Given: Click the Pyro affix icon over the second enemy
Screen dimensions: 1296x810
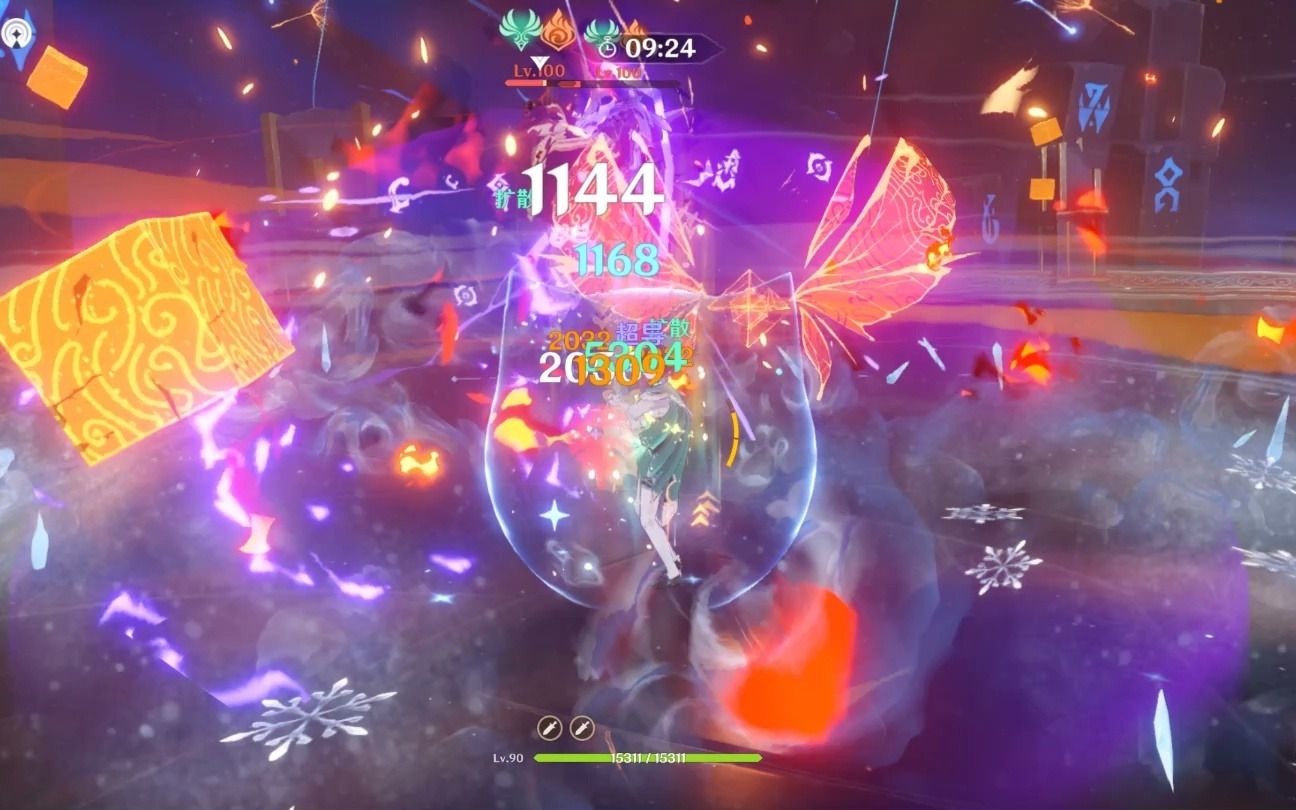Looking at the screenshot, I should coord(635,30).
